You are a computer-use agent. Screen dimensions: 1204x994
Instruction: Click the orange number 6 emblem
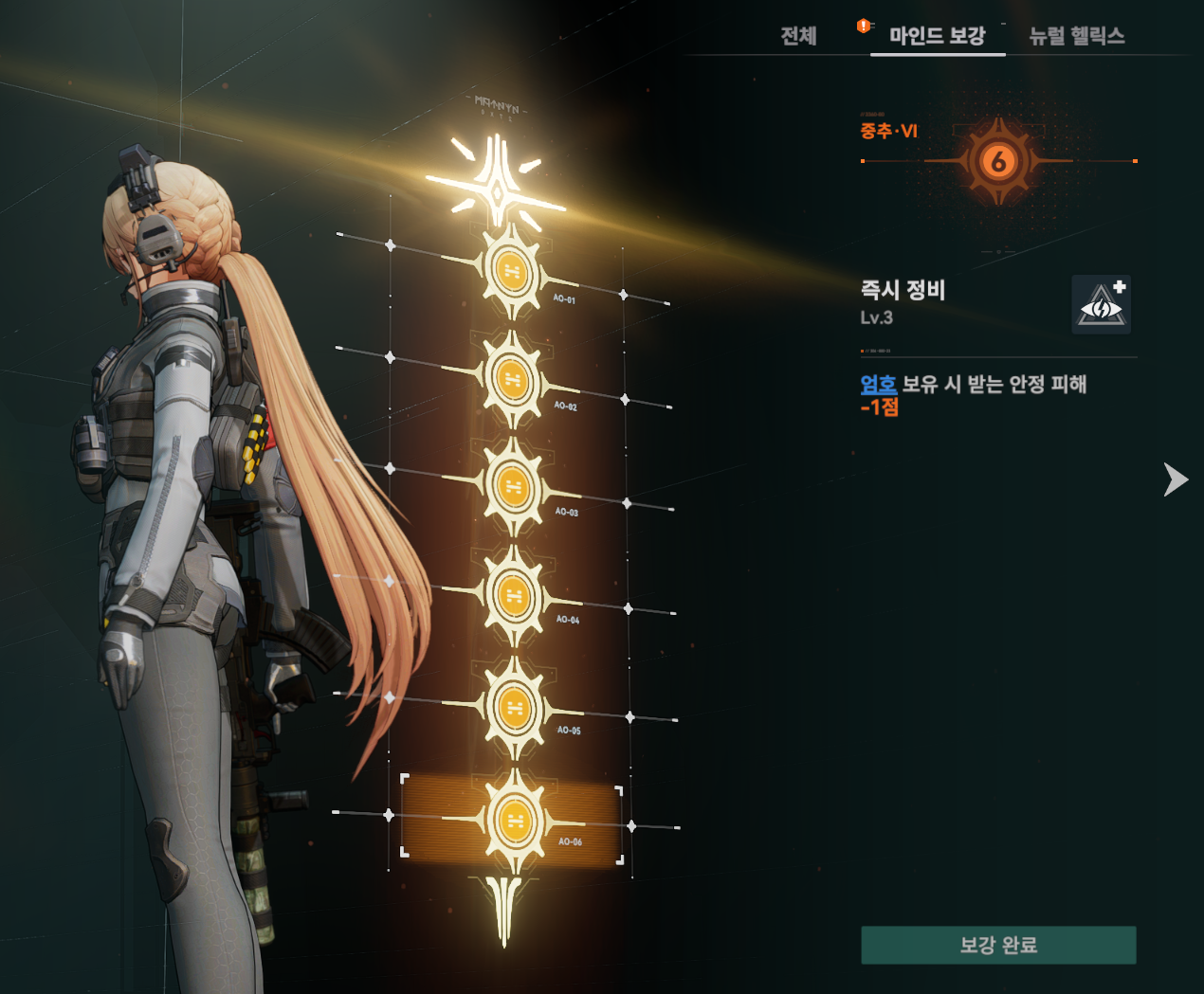[x=997, y=162]
